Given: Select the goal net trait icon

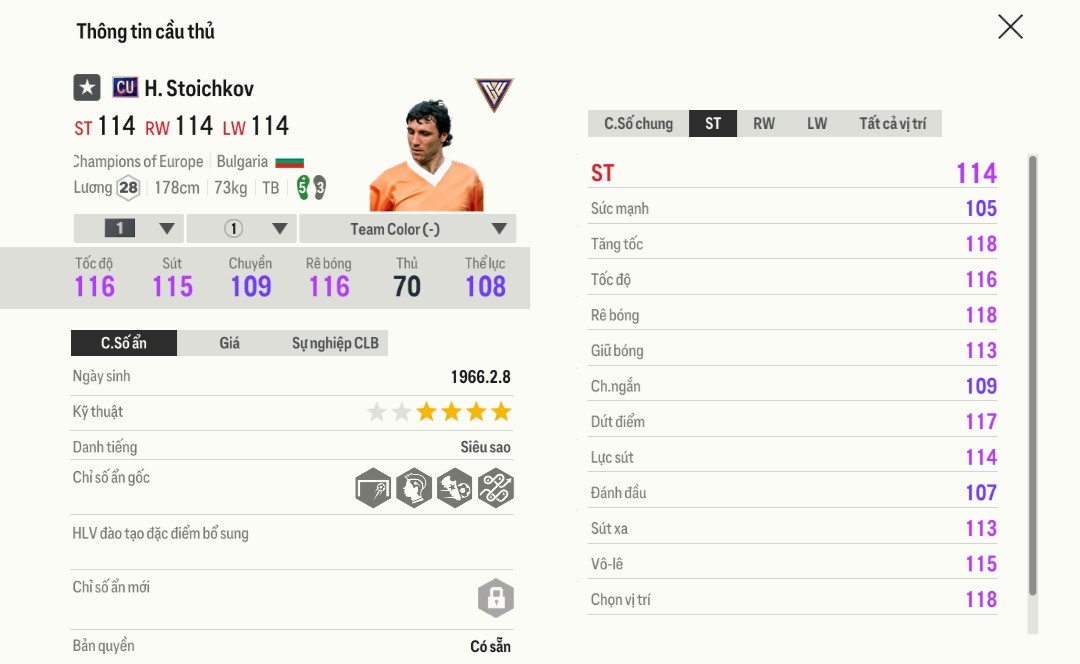Looking at the screenshot, I should point(373,488).
